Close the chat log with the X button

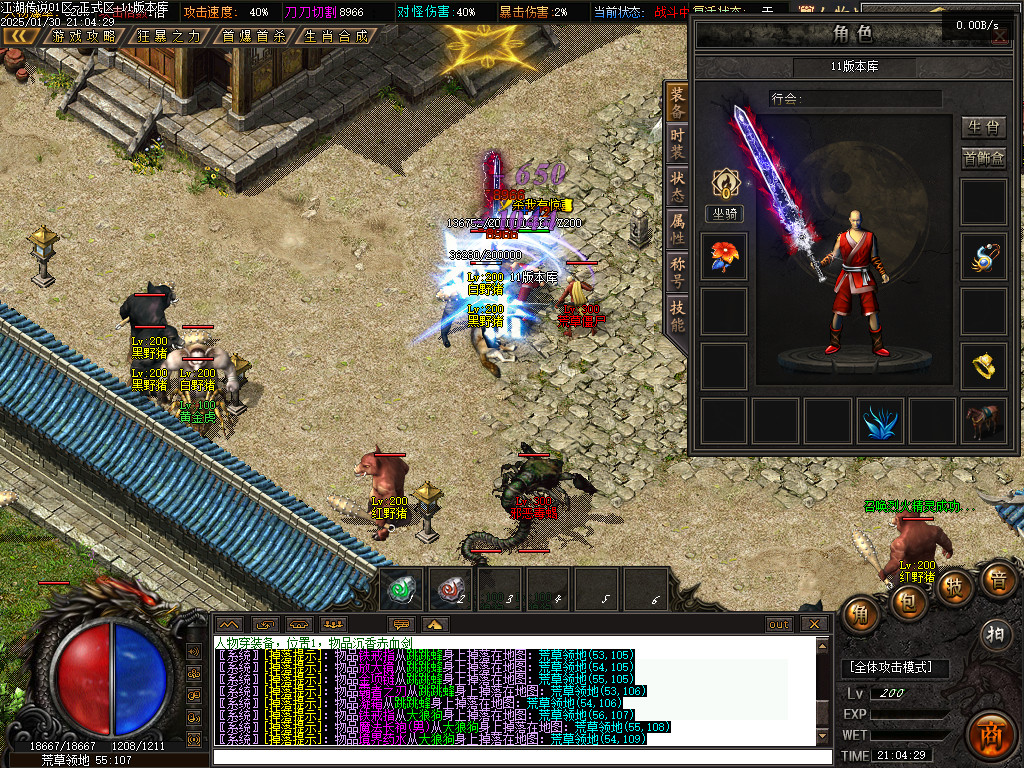click(x=815, y=624)
